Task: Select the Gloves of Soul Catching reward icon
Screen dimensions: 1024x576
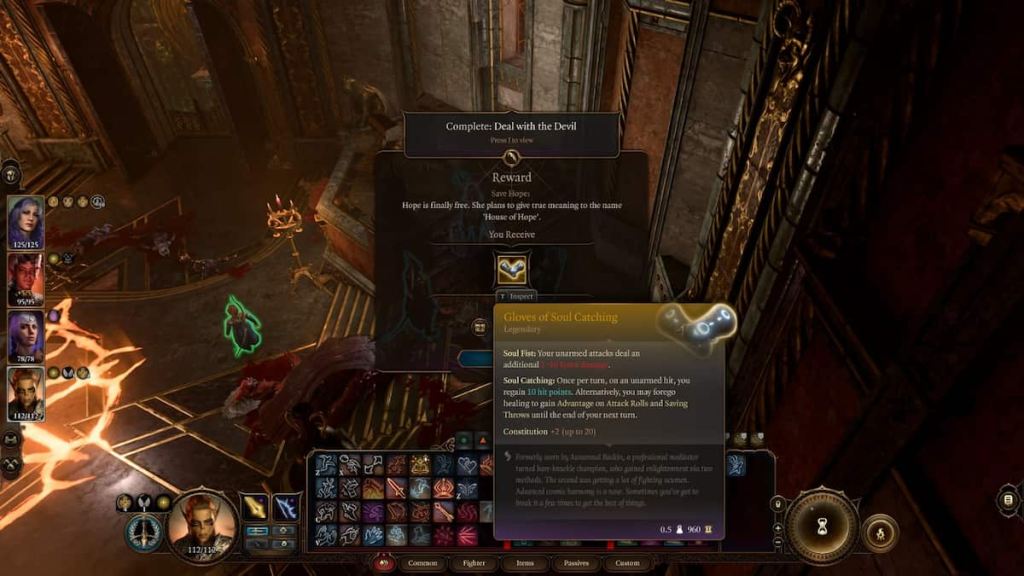Action: point(512,268)
